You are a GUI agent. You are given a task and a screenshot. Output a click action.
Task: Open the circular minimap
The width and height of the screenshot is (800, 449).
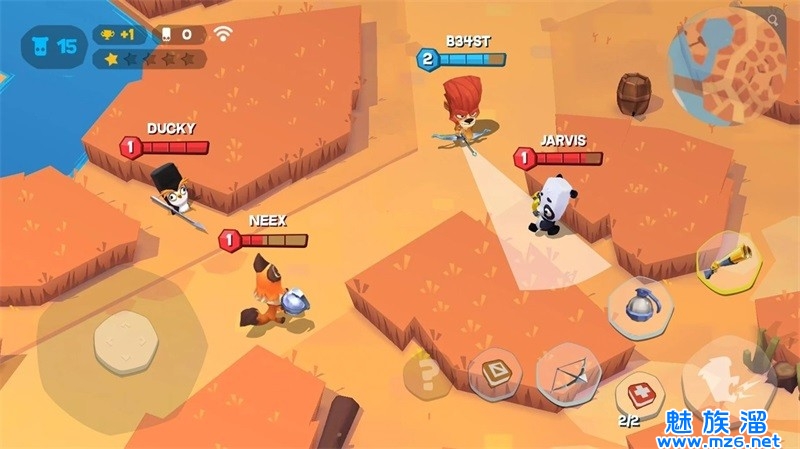click(726, 68)
